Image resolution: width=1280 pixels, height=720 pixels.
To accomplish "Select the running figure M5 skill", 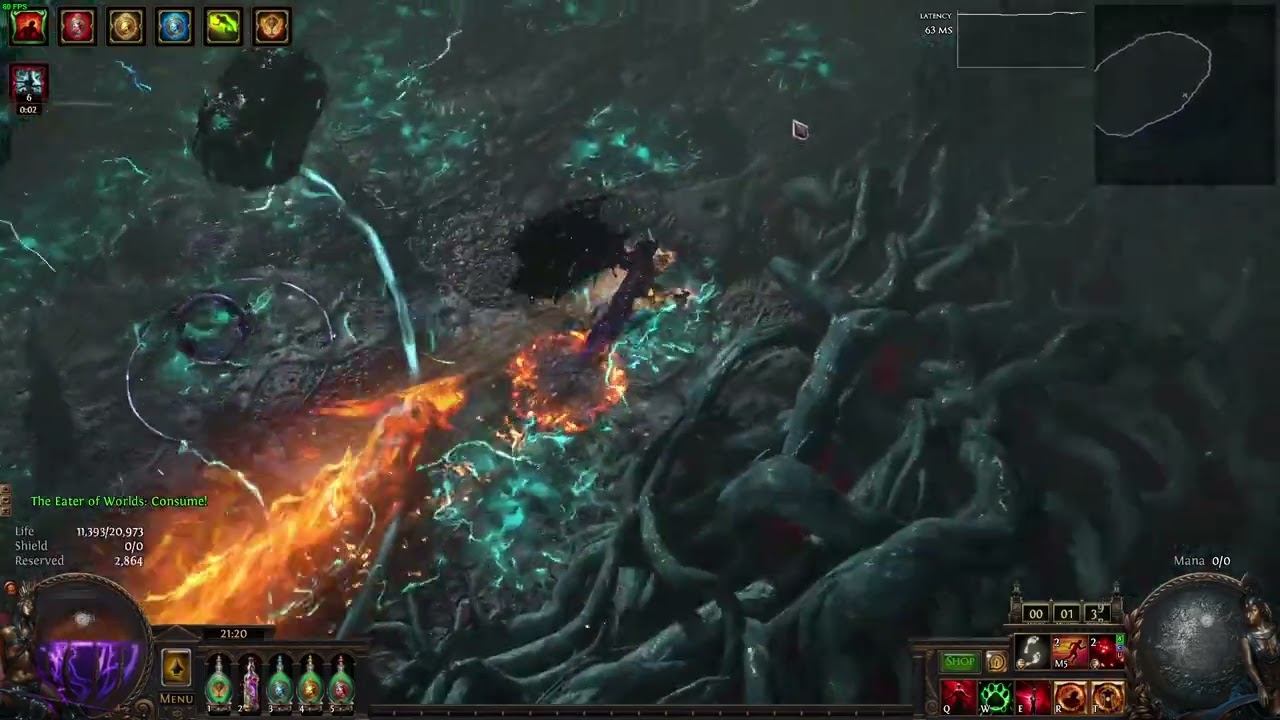I will click(1069, 652).
